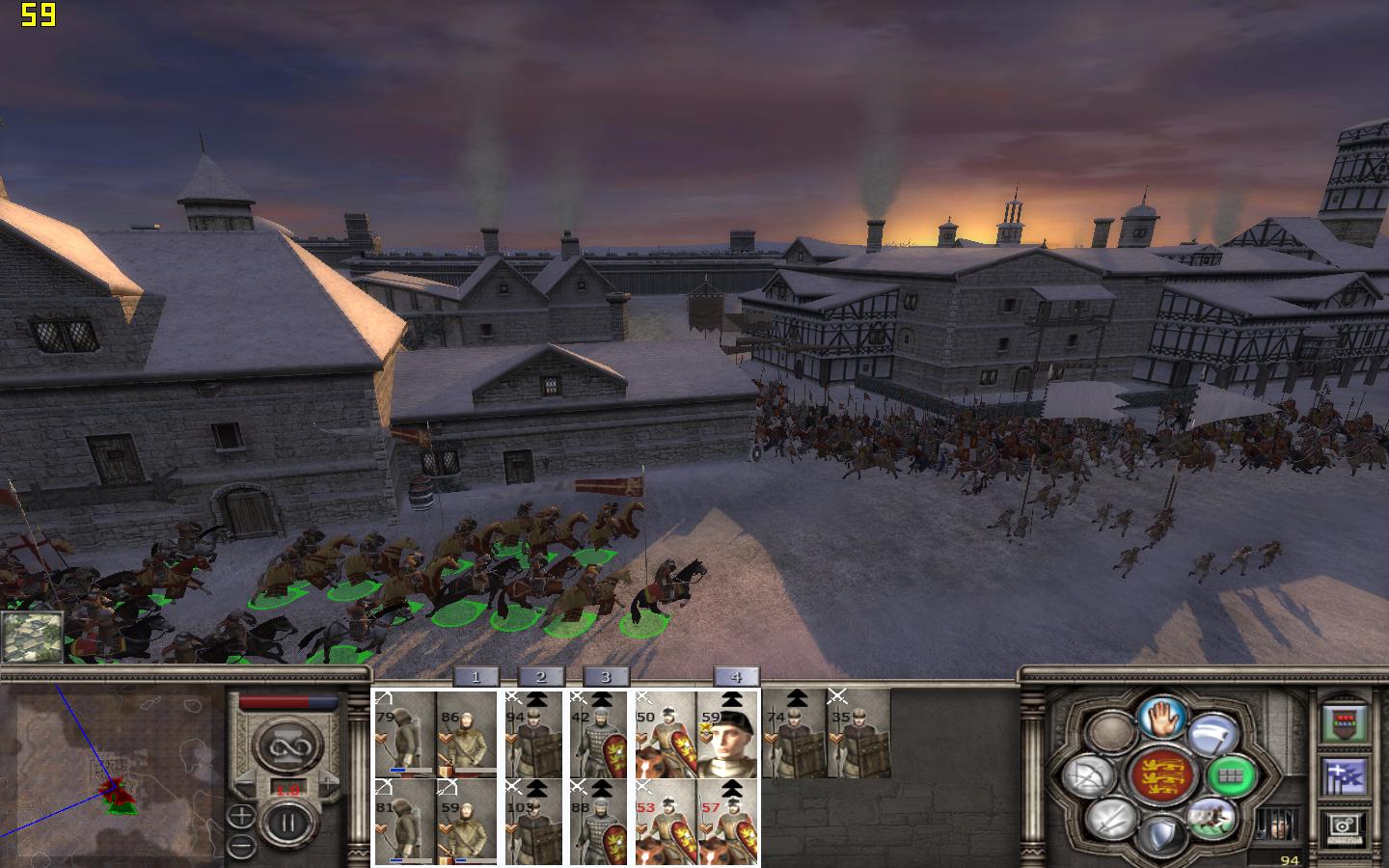Toggle the green group formation button
Image resolution: width=1389 pixels, height=868 pixels.
click(1230, 775)
